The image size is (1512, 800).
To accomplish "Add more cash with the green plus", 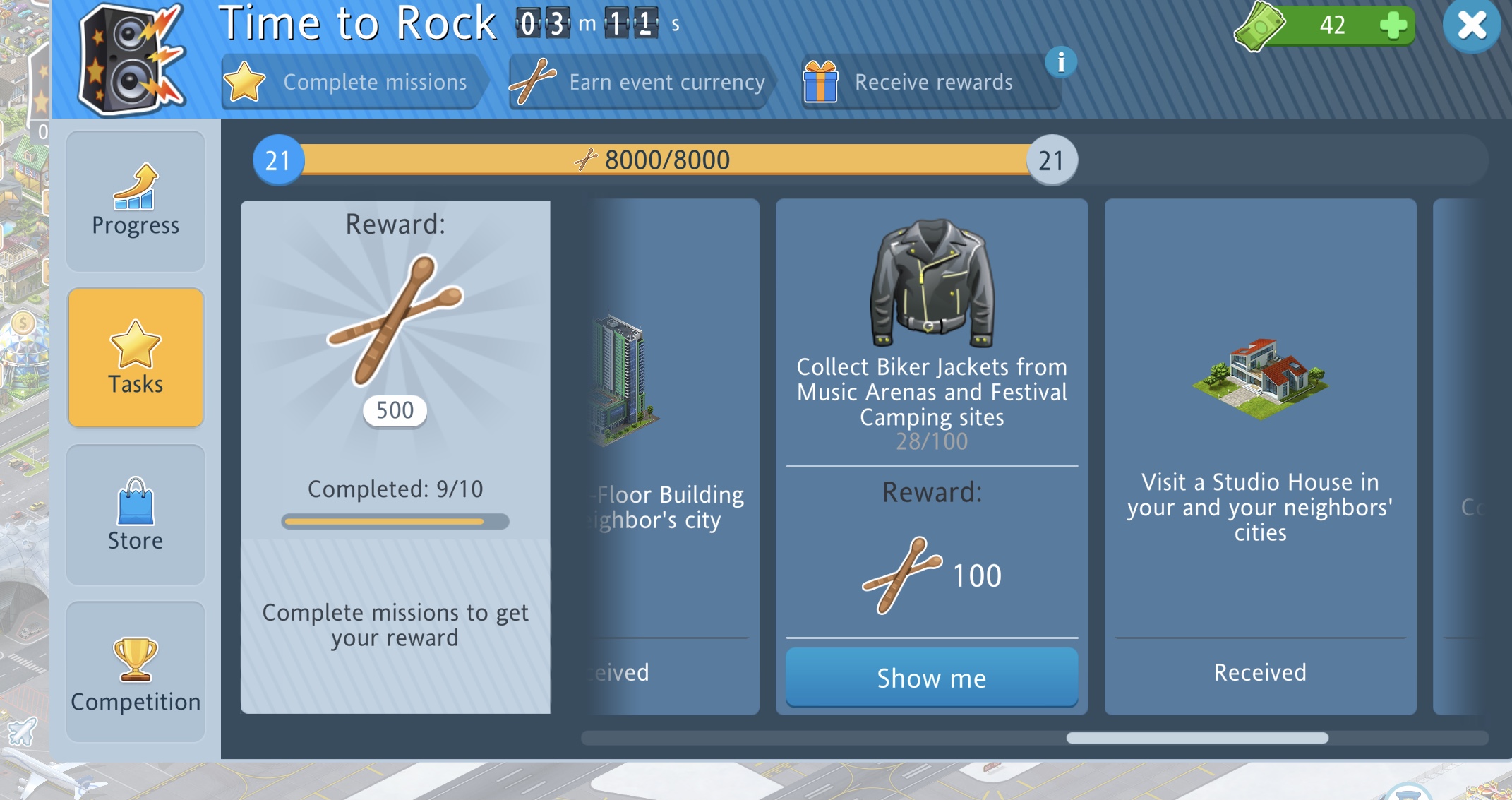I will [x=1393, y=26].
